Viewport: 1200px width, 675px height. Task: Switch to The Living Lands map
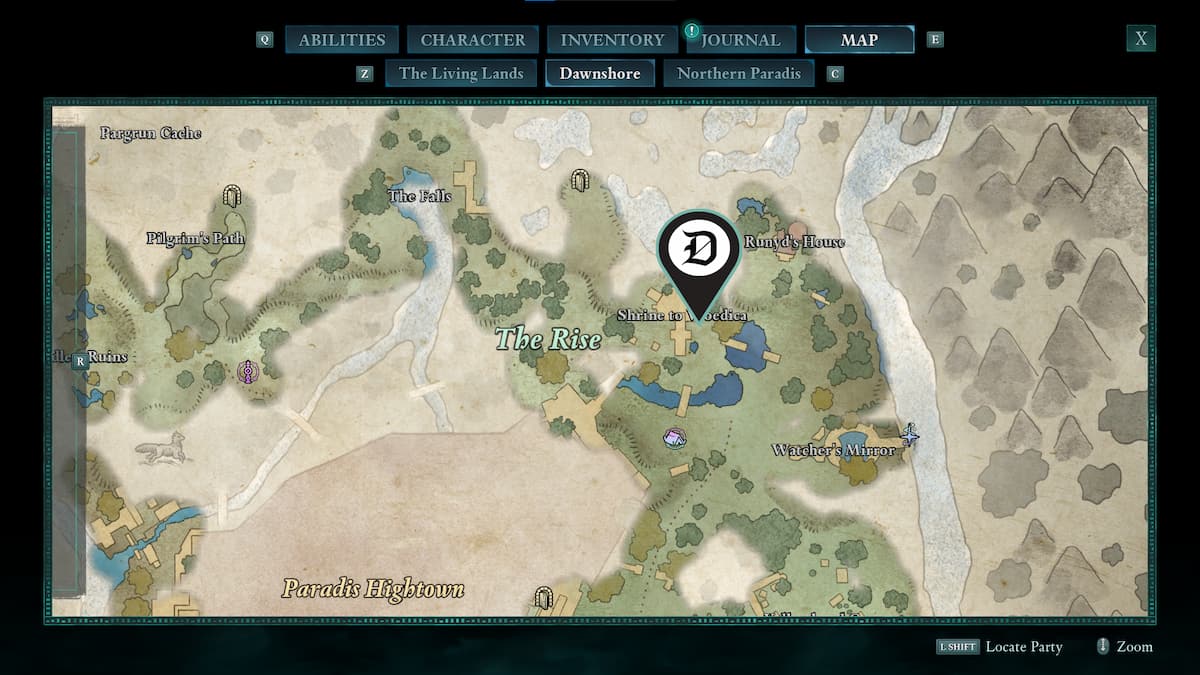point(461,73)
